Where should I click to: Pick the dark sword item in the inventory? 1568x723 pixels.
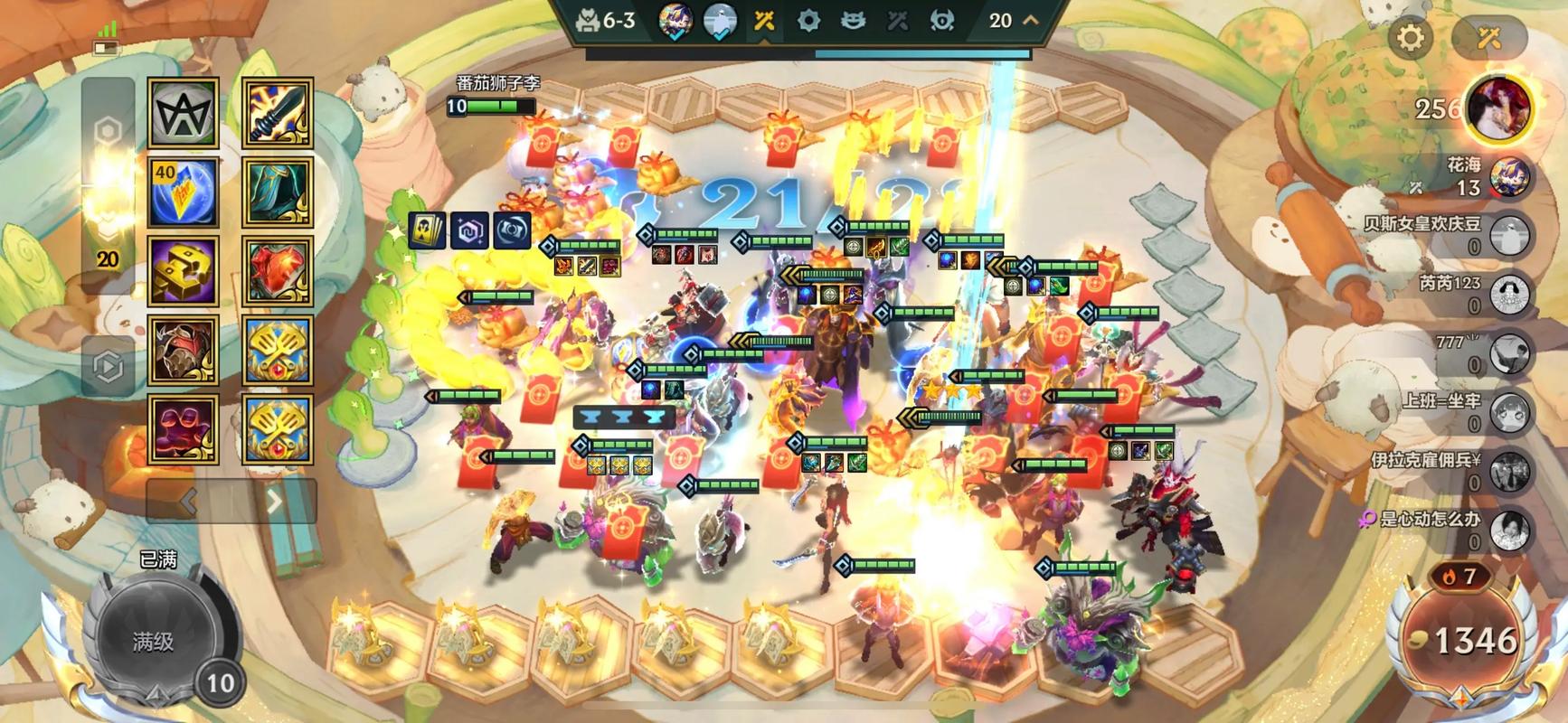coord(278,113)
